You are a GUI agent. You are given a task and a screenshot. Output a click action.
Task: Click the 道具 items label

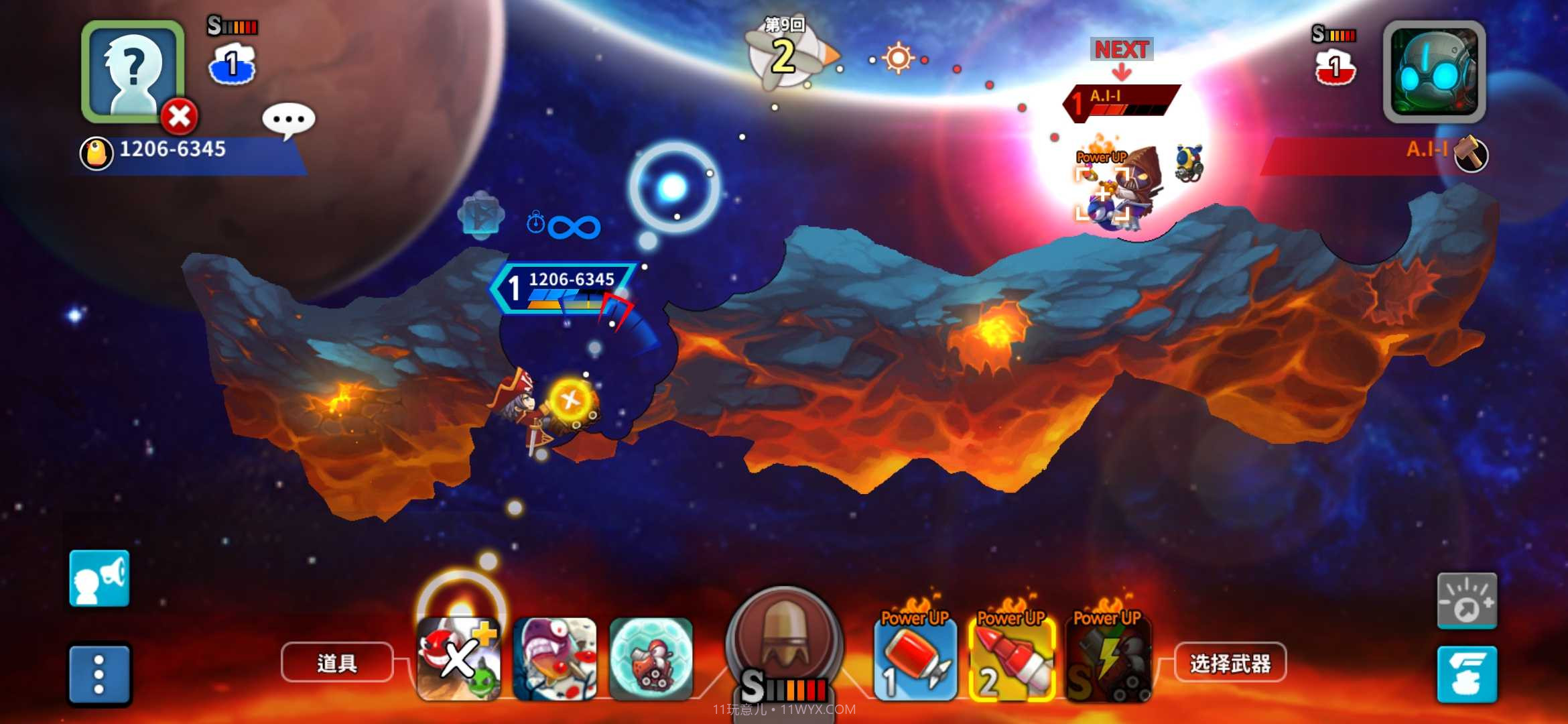point(337,663)
